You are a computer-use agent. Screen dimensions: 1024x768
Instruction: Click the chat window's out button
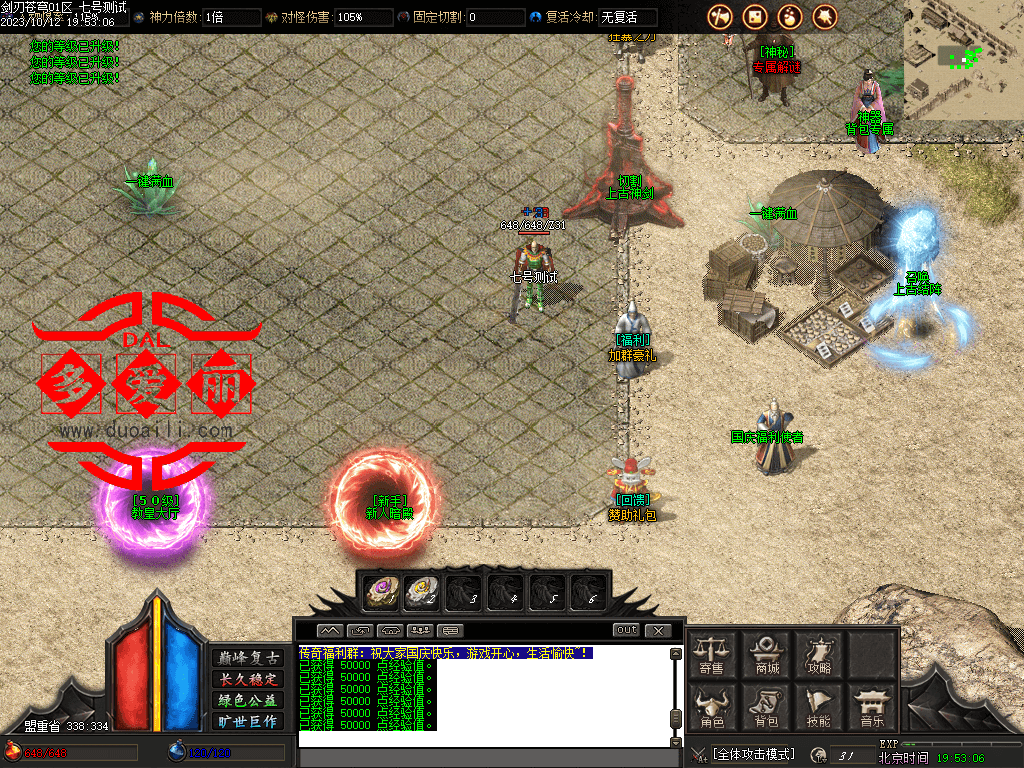(x=626, y=630)
